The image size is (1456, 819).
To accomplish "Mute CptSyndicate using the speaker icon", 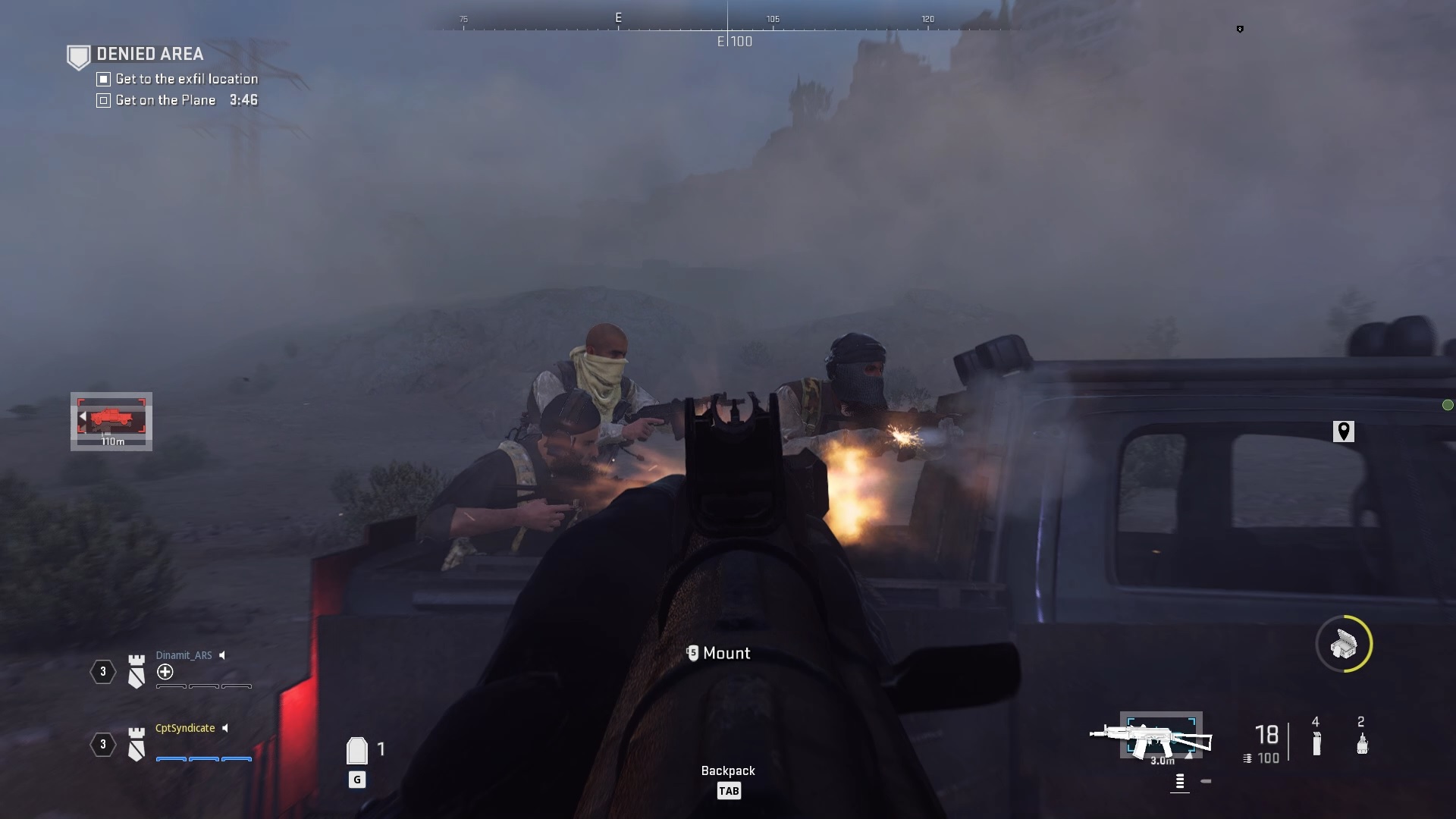I will point(224,728).
